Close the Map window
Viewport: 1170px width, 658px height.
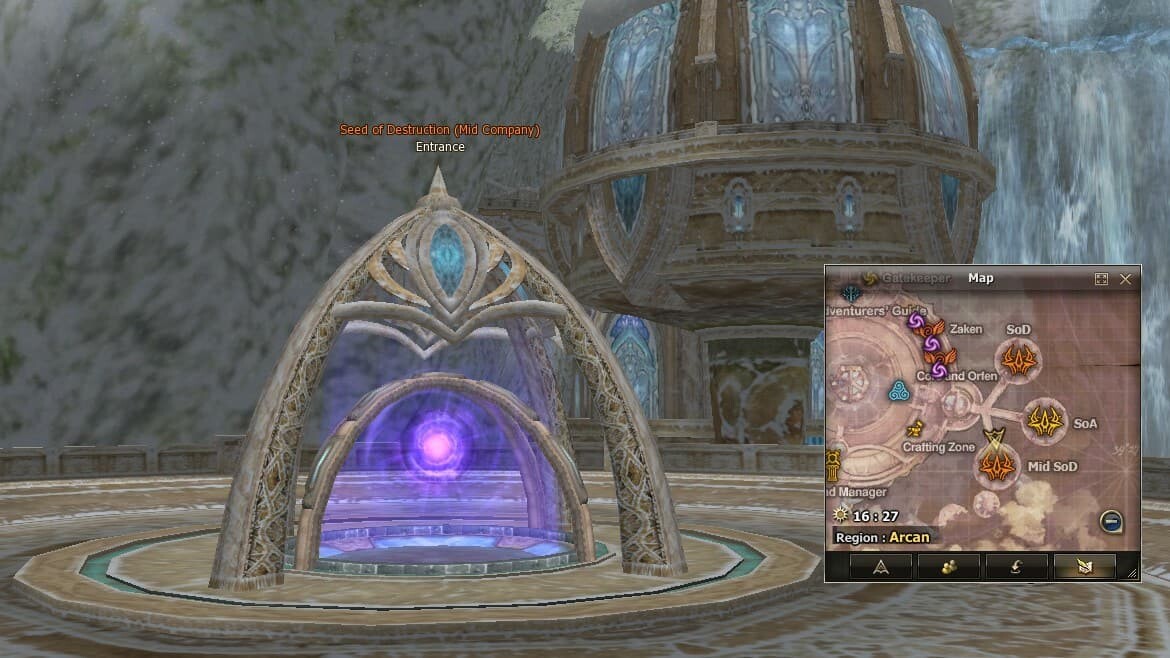tap(1125, 279)
